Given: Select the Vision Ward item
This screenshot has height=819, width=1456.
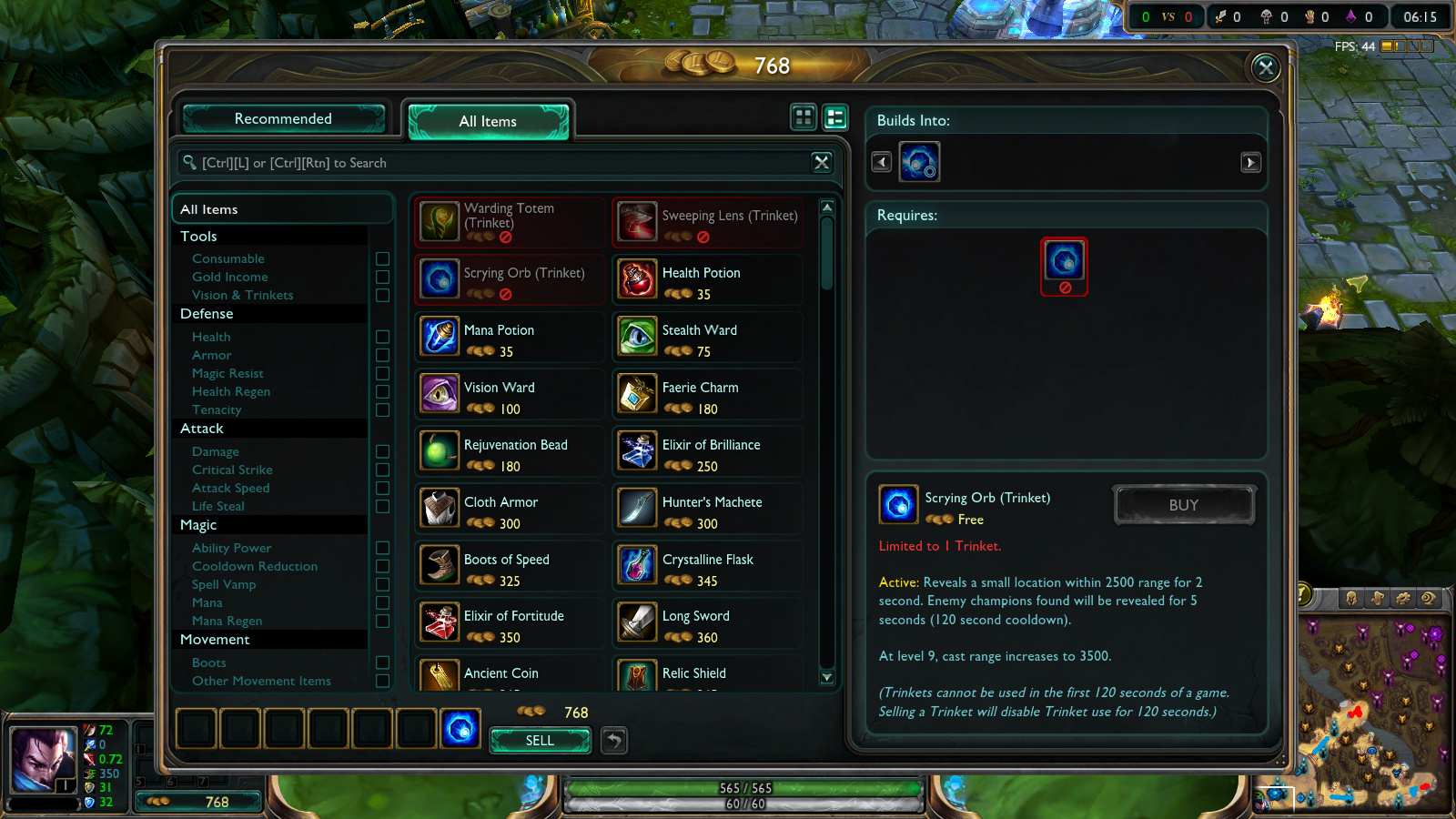Looking at the screenshot, I should tap(508, 394).
